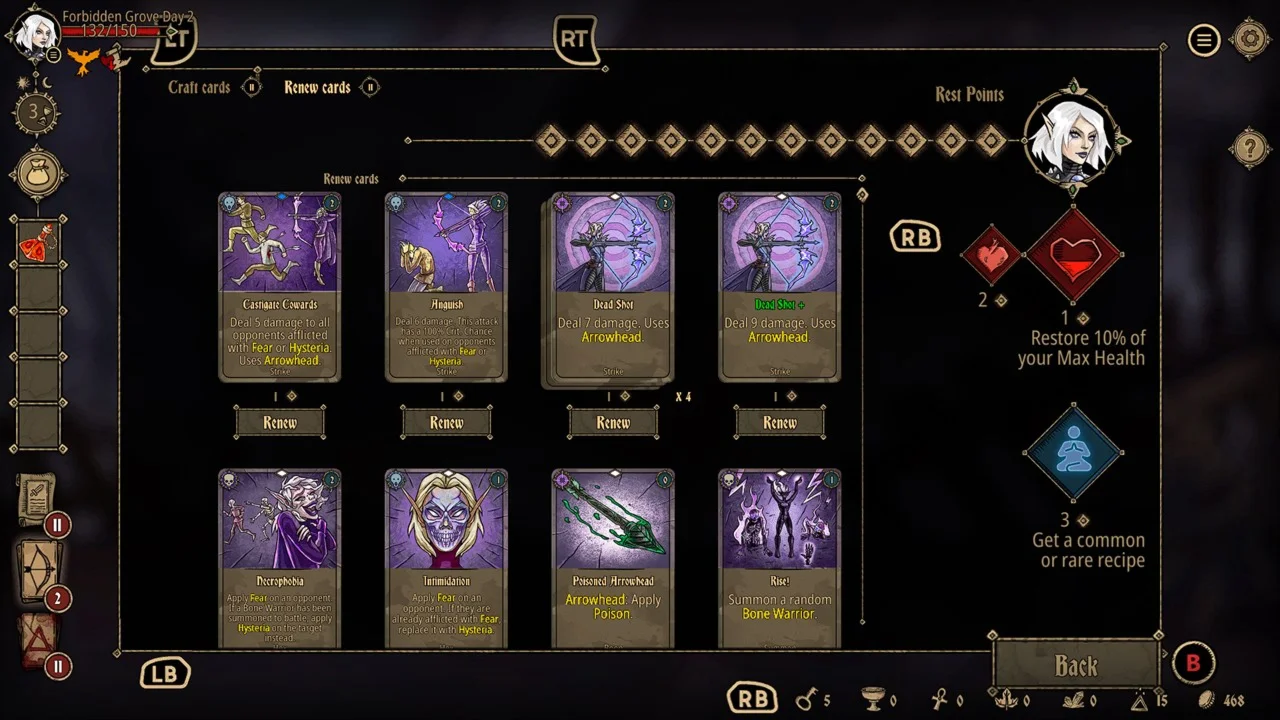Select the Necrophobia card
Screen dimensions: 1280x720
pyautogui.click(x=280, y=558)
